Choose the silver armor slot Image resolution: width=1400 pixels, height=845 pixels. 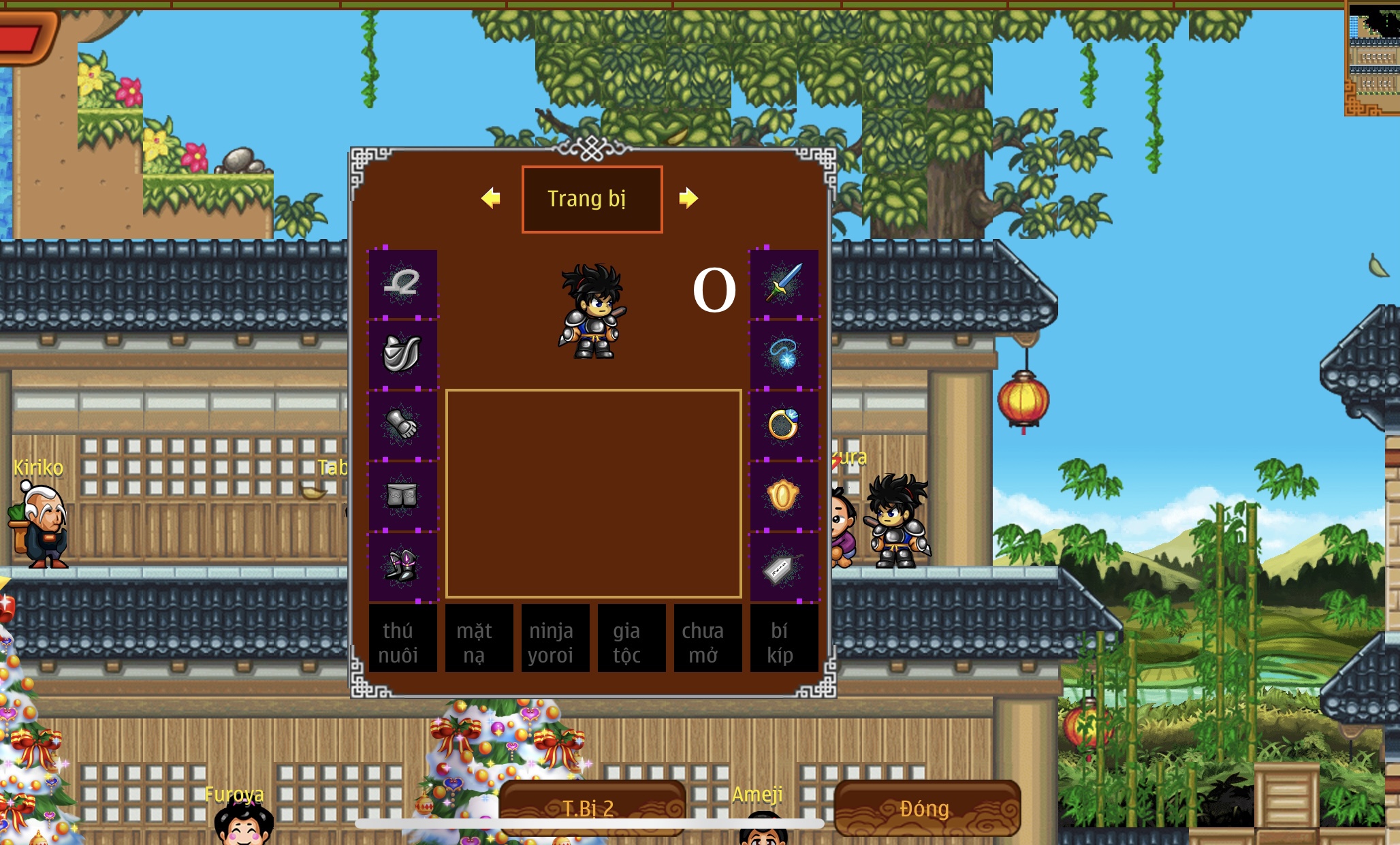pos(402,354)
